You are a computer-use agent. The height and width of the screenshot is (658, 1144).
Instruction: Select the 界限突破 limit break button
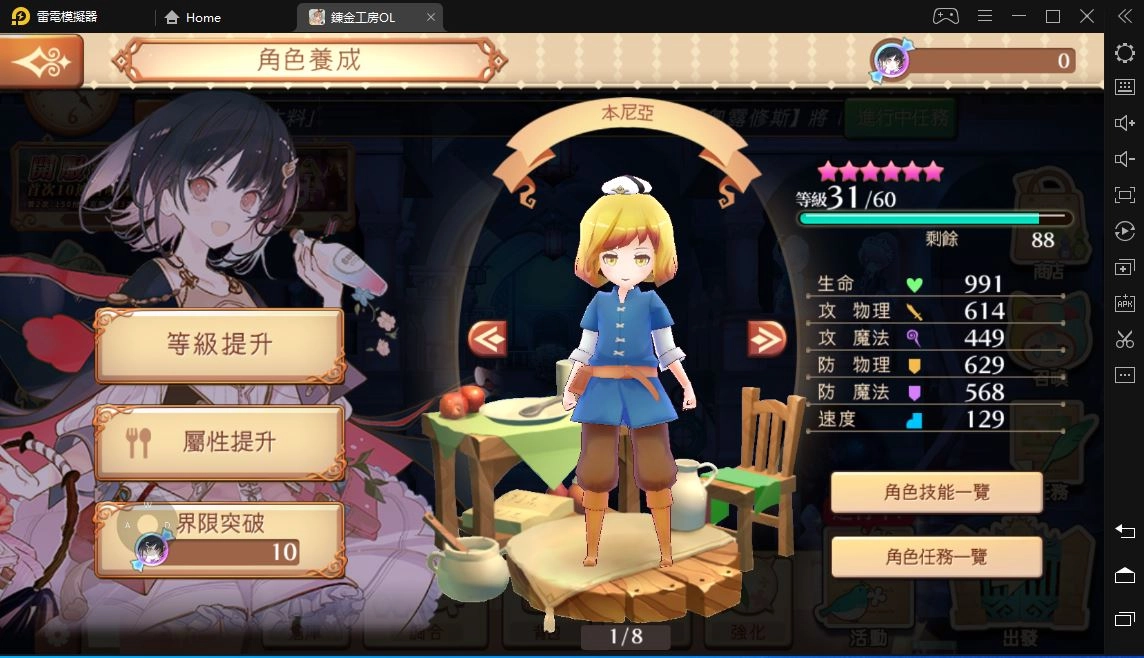(x=219, y=538)
